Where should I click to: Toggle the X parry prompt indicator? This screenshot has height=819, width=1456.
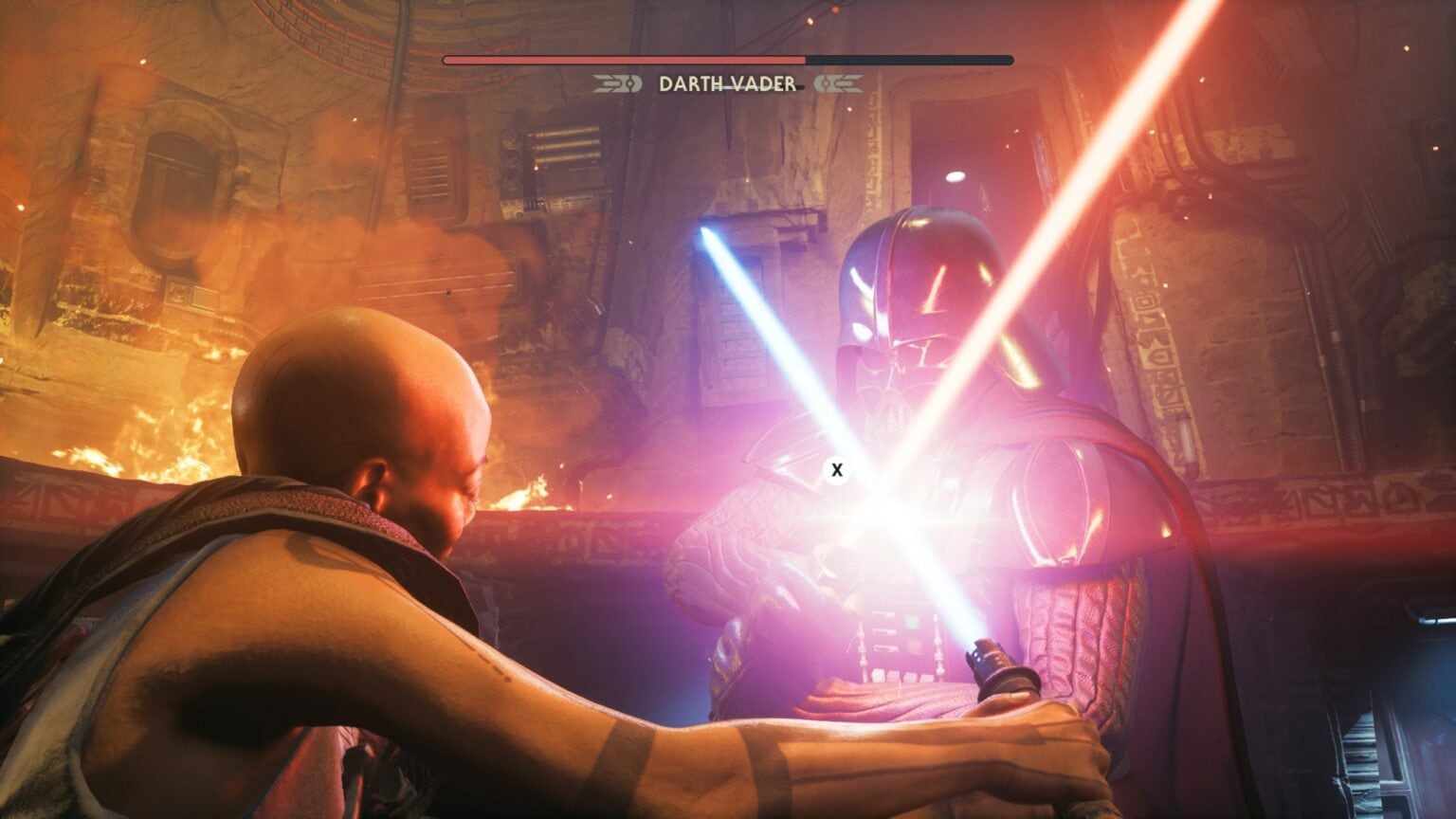click(x=837, y=466)
